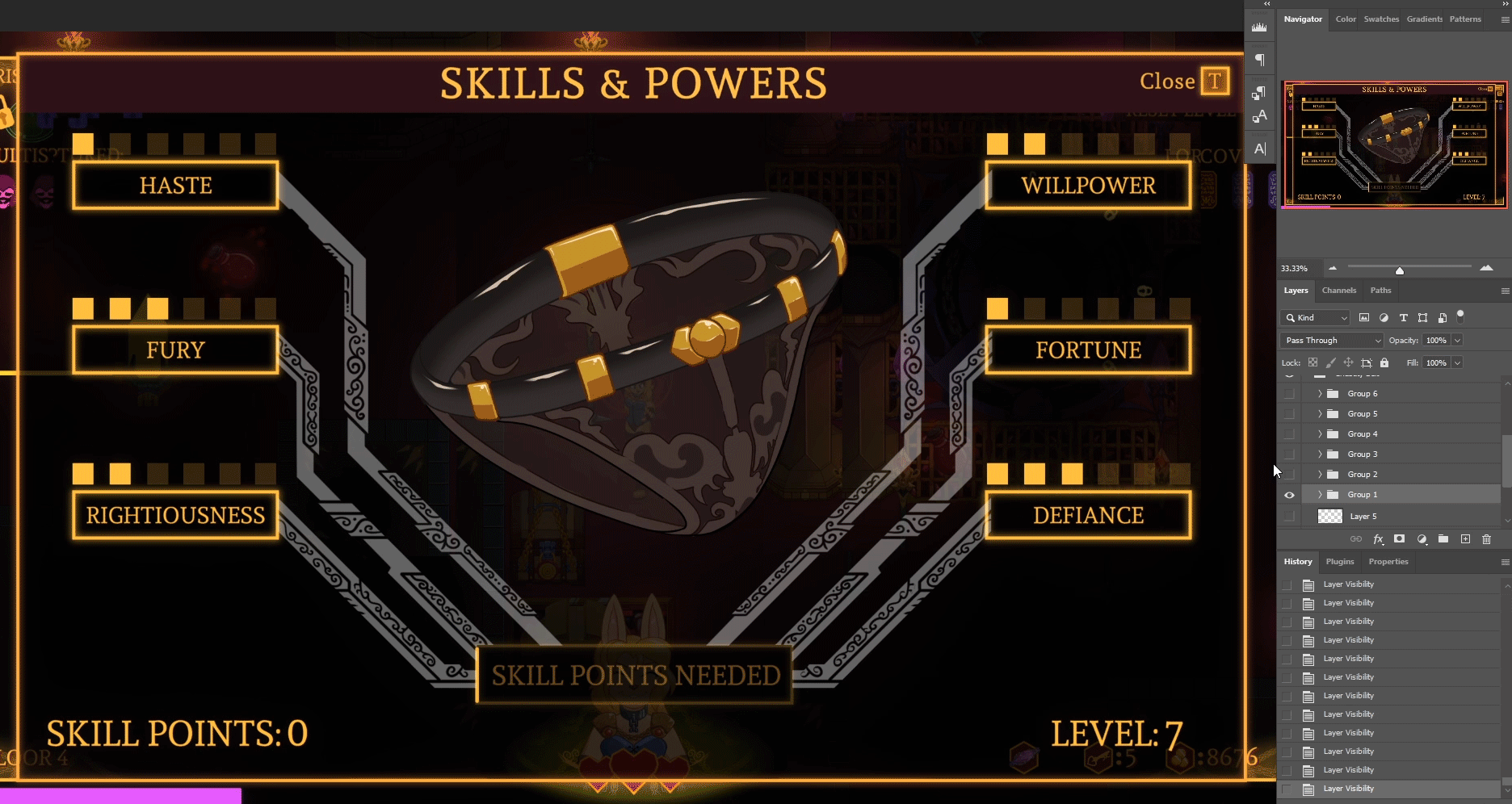Switch to the Channels tab

coord(1339,291)
